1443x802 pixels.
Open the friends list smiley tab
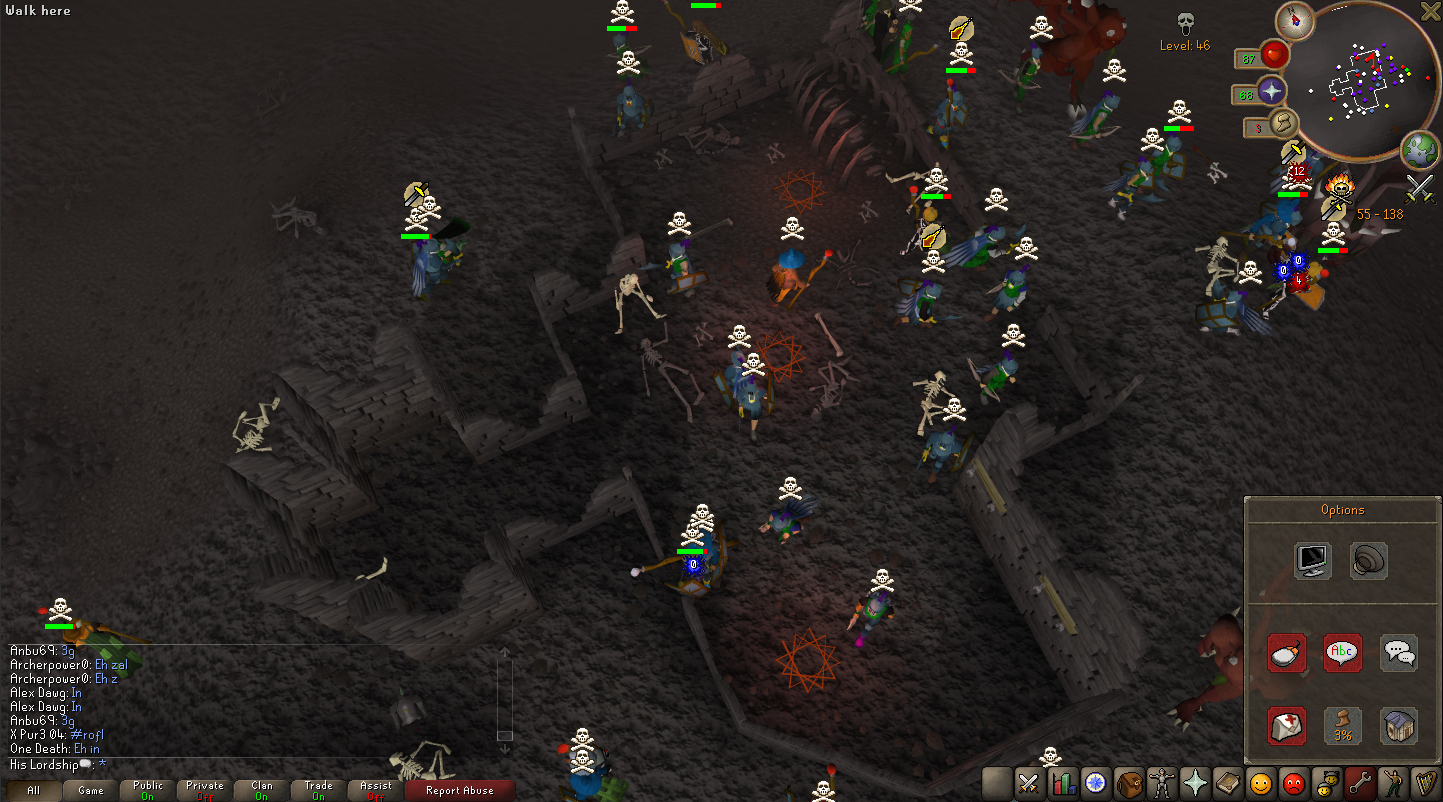pyautogui.click(x=1262, y=782)
